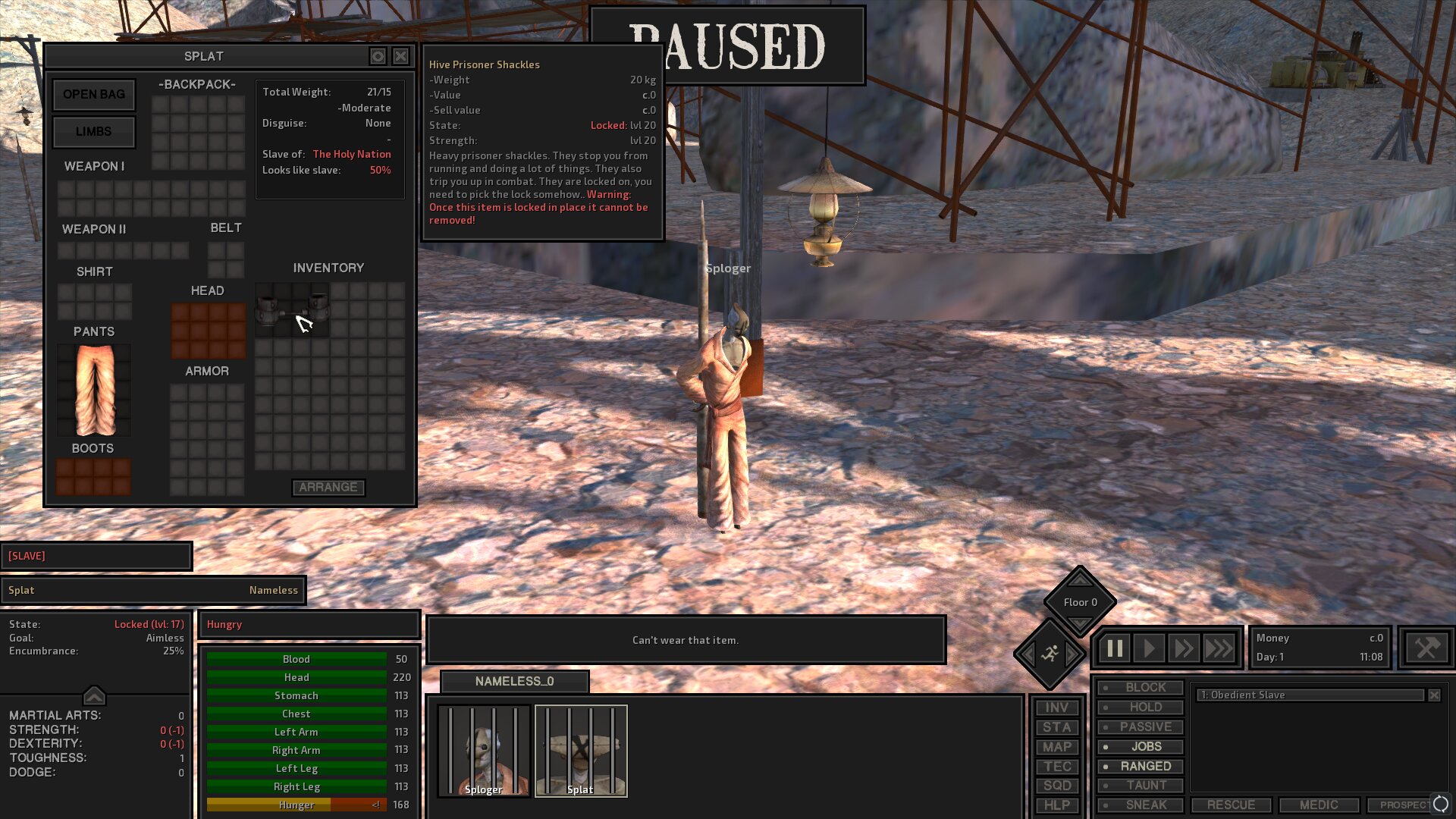The height and width of the screenshot is (819, 1456).
Task: Open the SQD squad panel
Action: [x=1057, y=786]
